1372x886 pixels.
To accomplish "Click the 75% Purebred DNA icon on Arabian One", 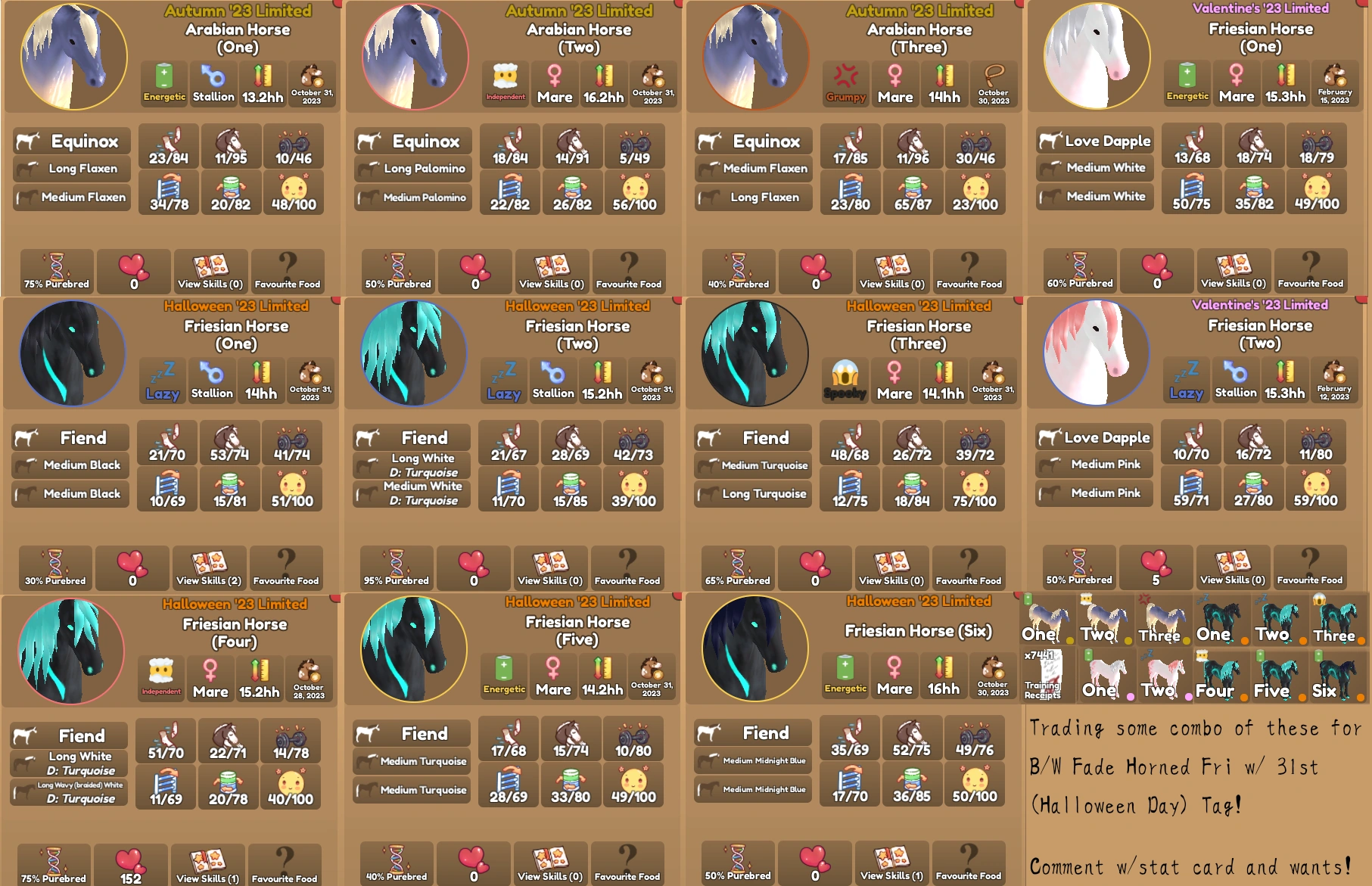I will tap(55, 271).
